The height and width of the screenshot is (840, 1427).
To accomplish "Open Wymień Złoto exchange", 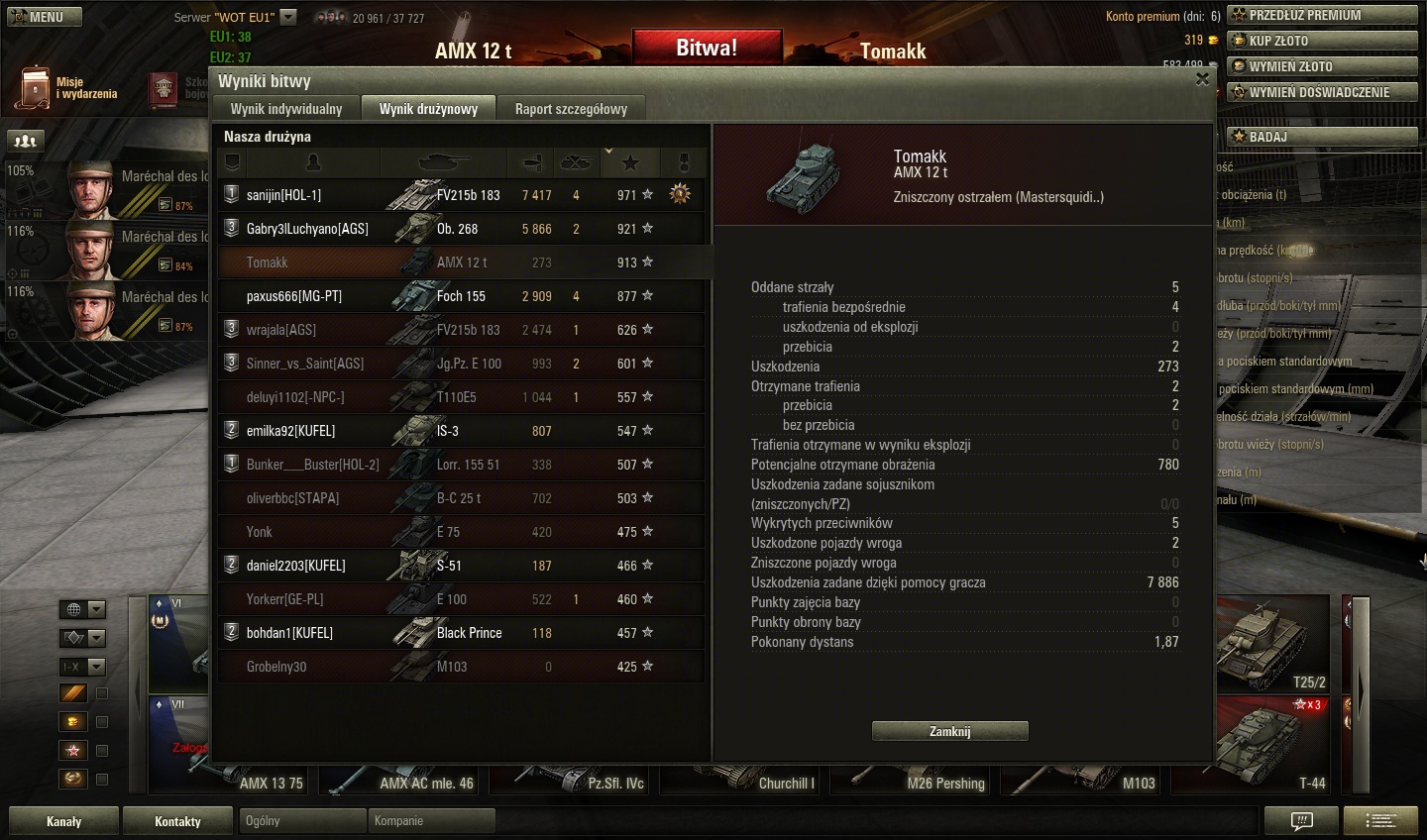I will 1322,66.
